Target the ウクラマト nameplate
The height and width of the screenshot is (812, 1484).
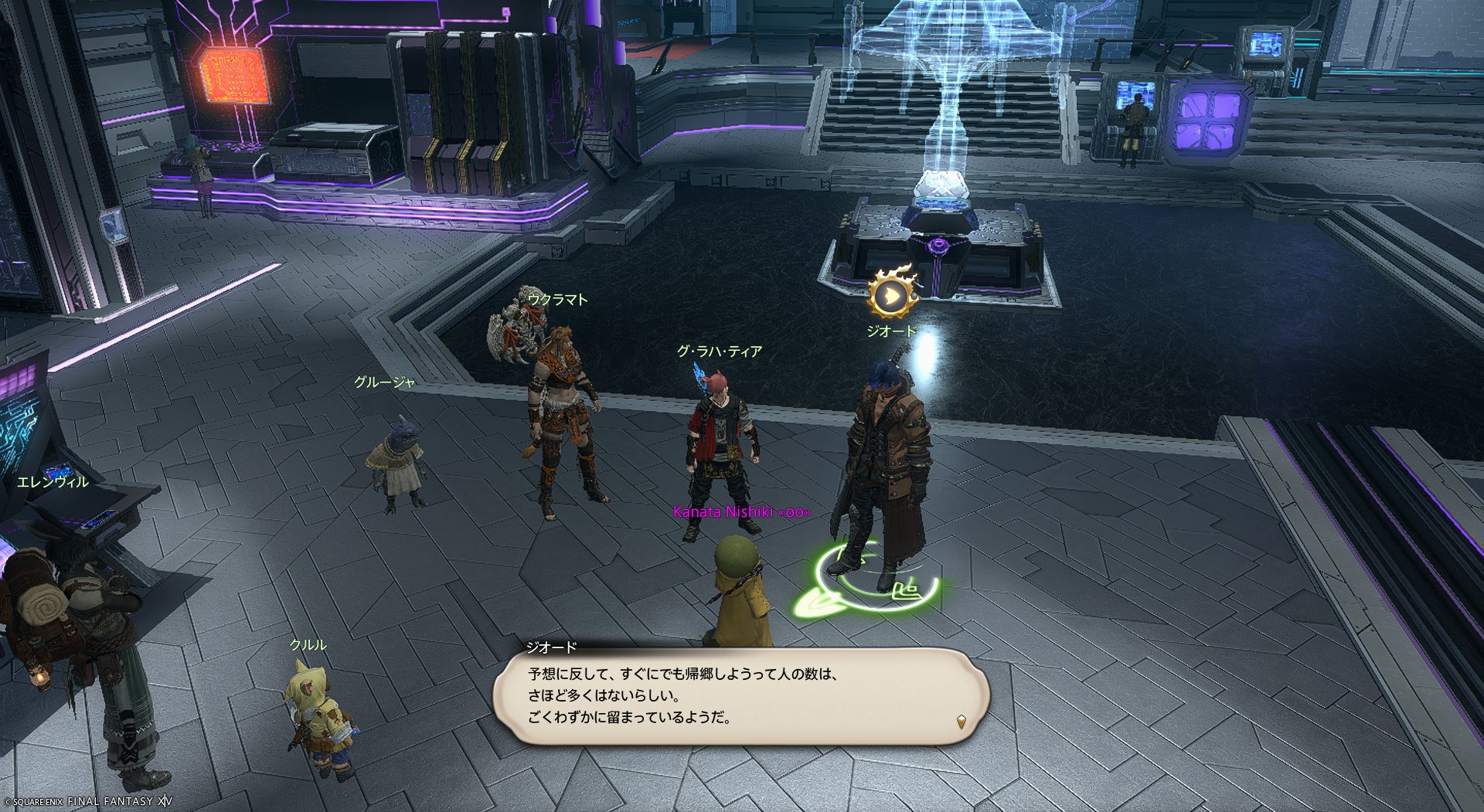tap(557, 300)
